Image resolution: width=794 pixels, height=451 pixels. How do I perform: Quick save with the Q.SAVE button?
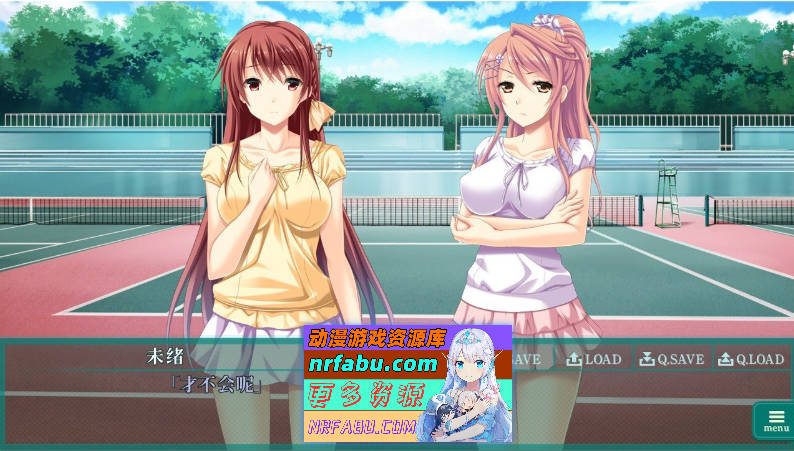pos(672,359)
